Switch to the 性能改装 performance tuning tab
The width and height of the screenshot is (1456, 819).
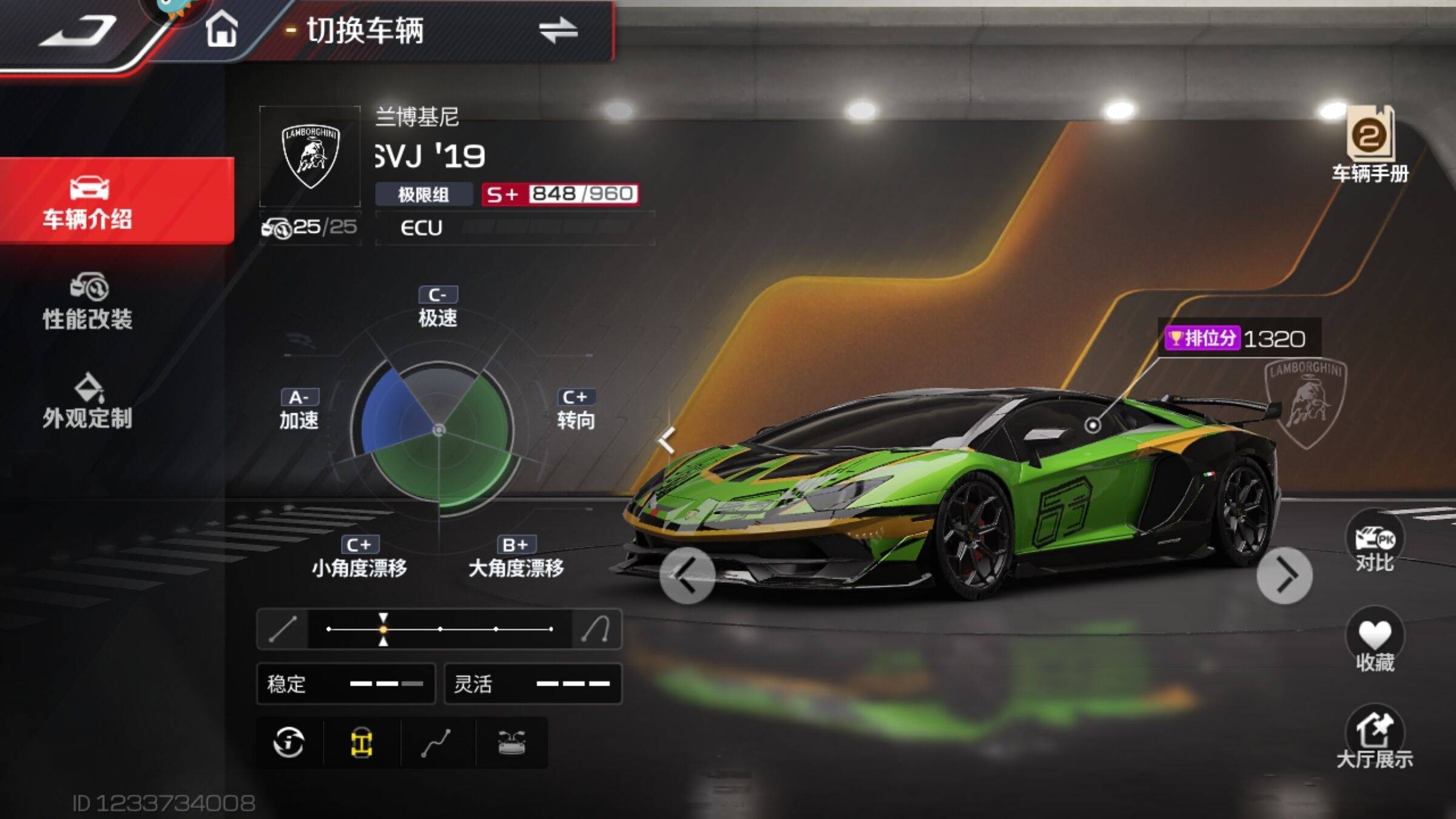click(88, 302)
